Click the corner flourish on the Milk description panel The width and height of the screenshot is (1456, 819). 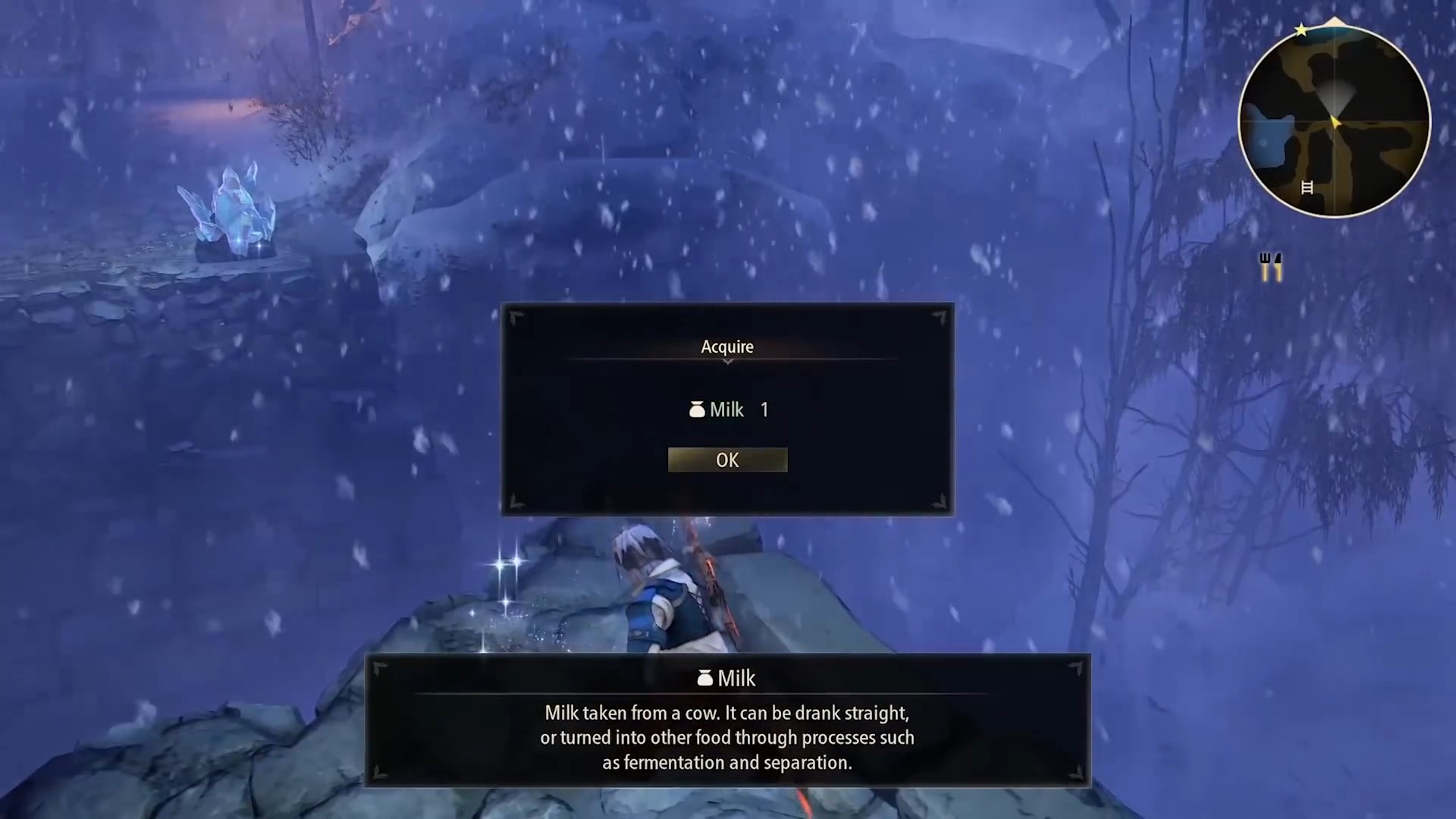tap(379, 667)
